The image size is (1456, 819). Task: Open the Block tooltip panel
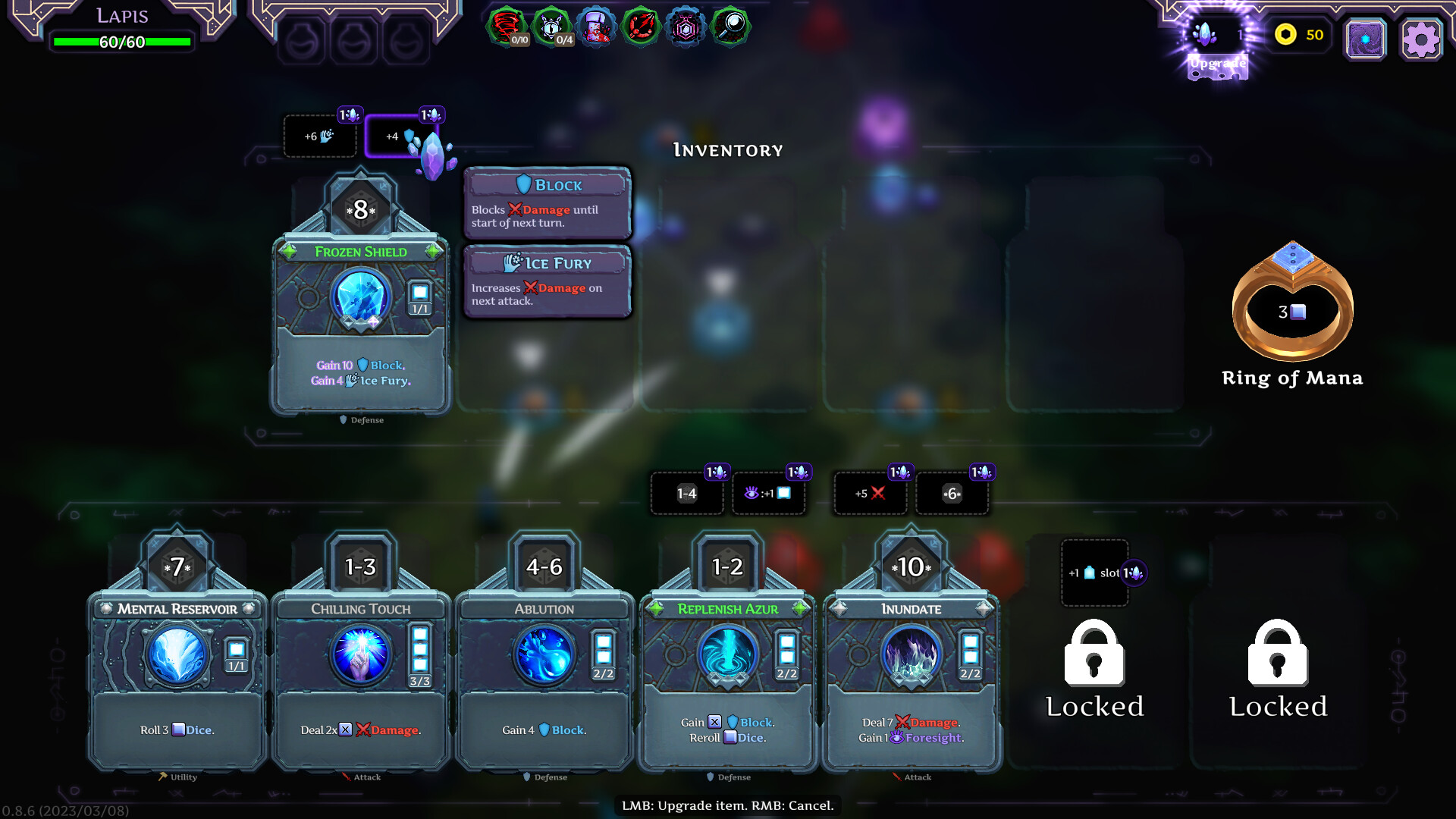pos(548,203)
